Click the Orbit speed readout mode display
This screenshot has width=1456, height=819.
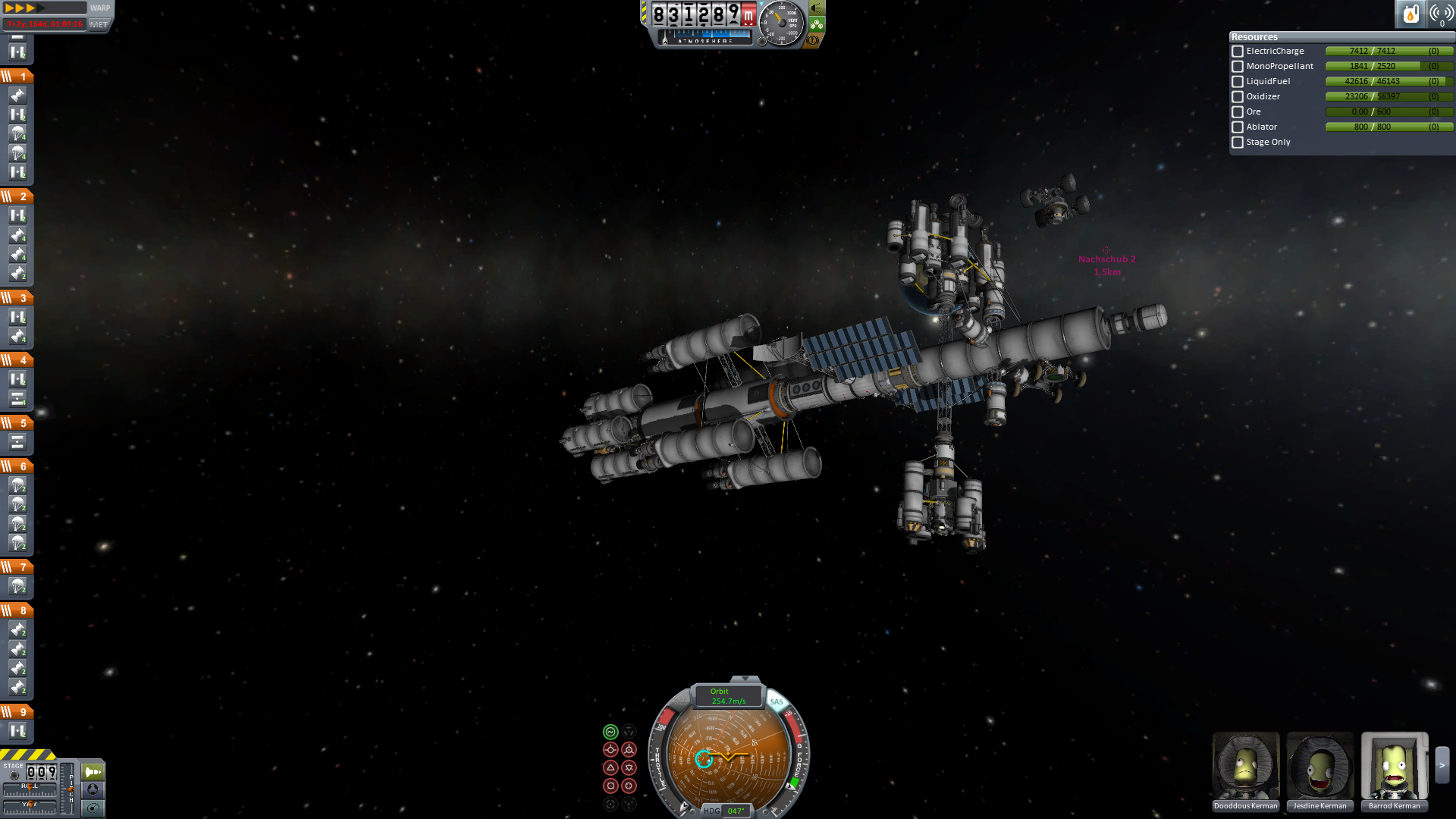(728, 696)
